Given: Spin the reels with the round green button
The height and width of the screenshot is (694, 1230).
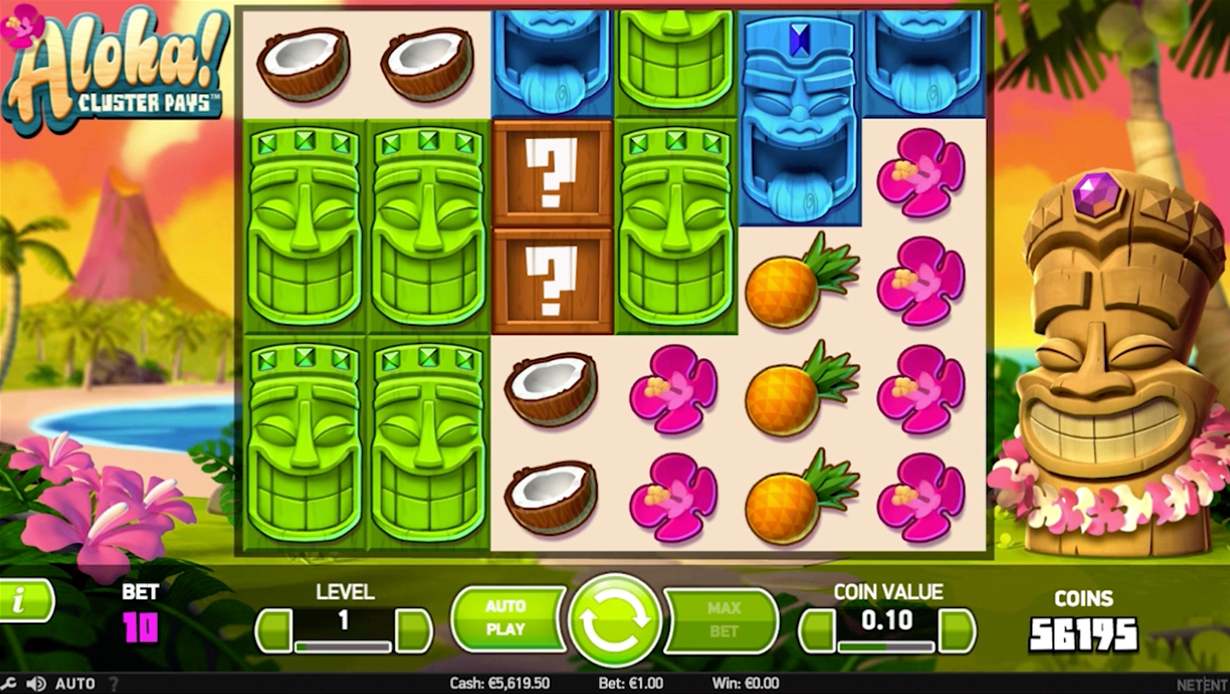Looking at the screenshot, I should (614, 620).
